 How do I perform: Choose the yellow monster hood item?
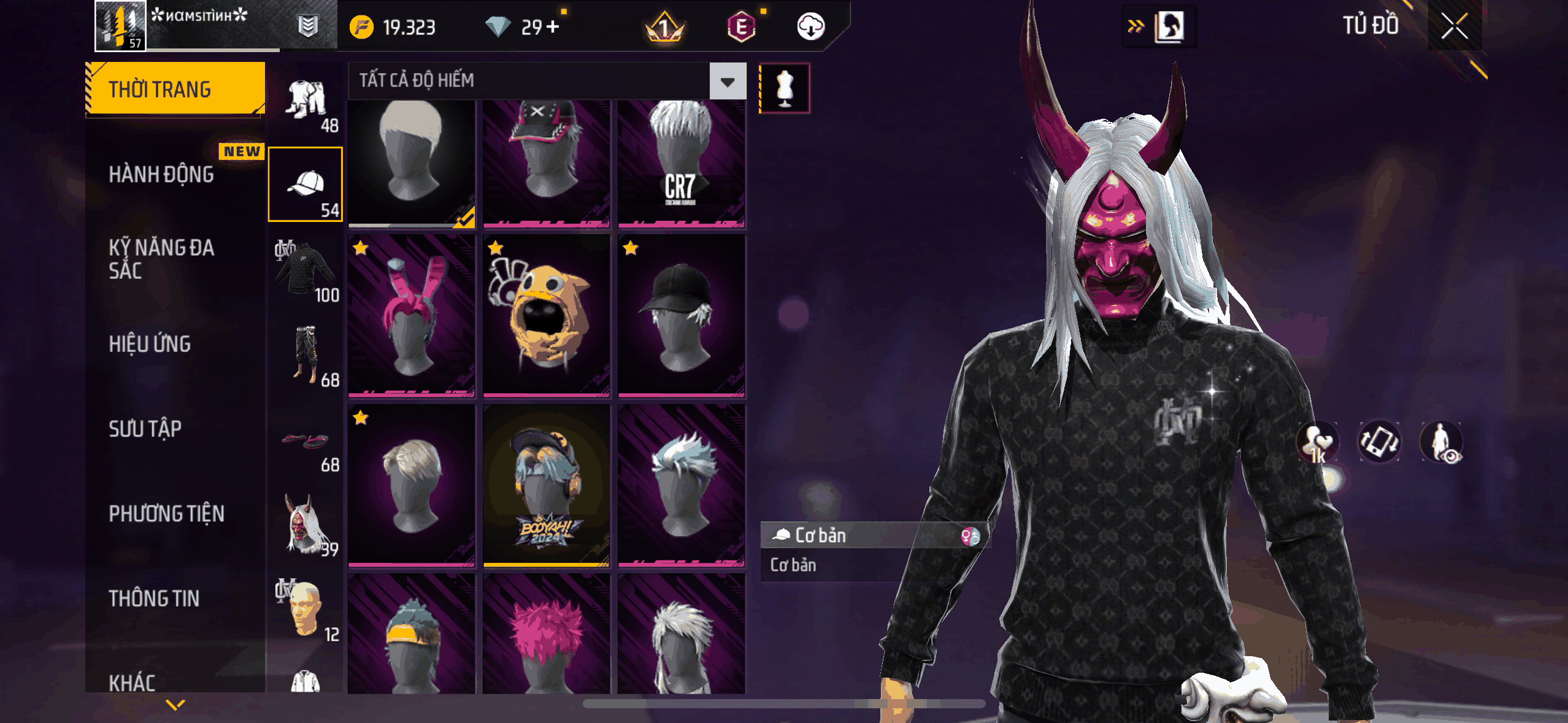point(546,316)
